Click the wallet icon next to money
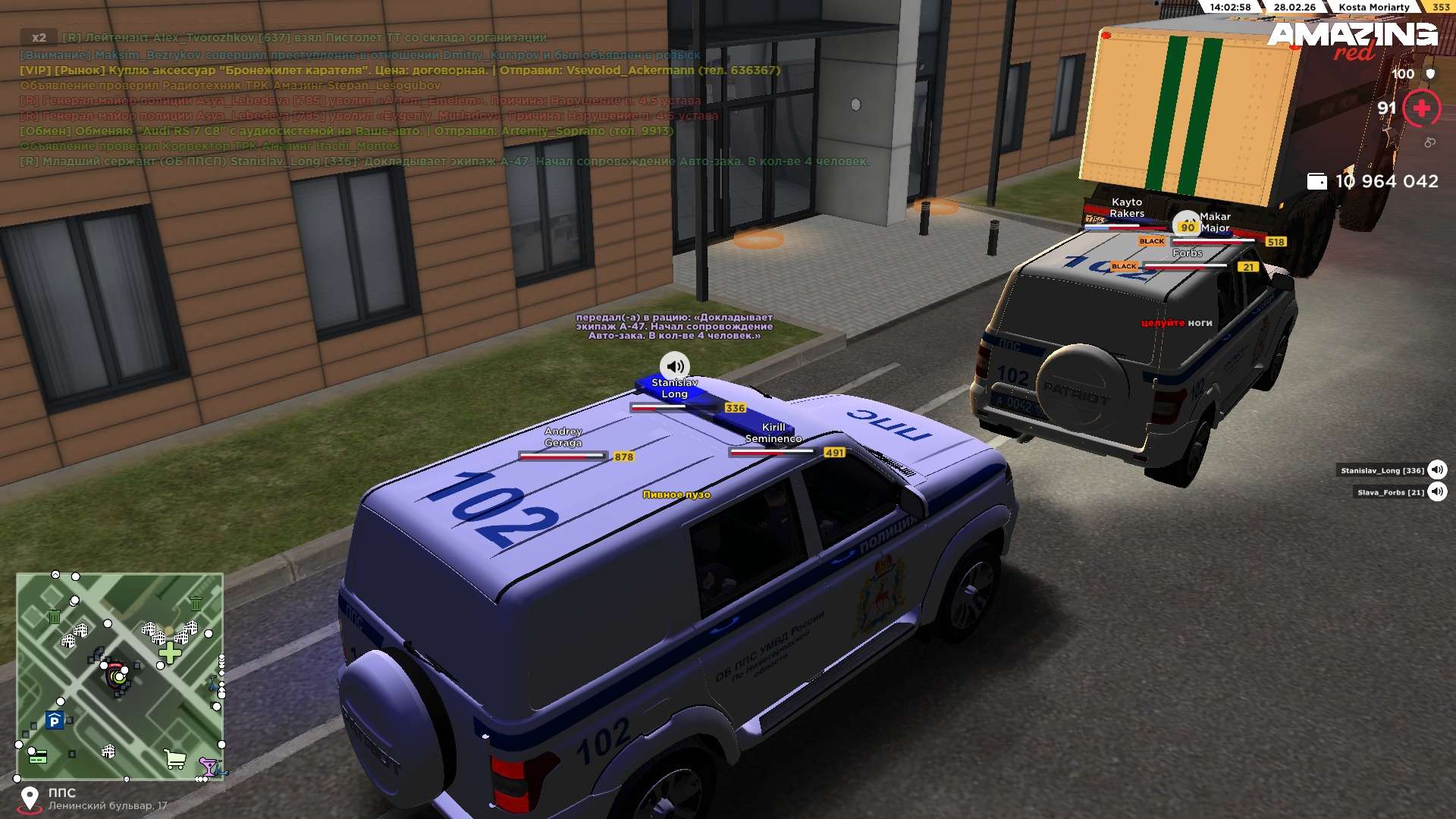 coord(1317,181)
